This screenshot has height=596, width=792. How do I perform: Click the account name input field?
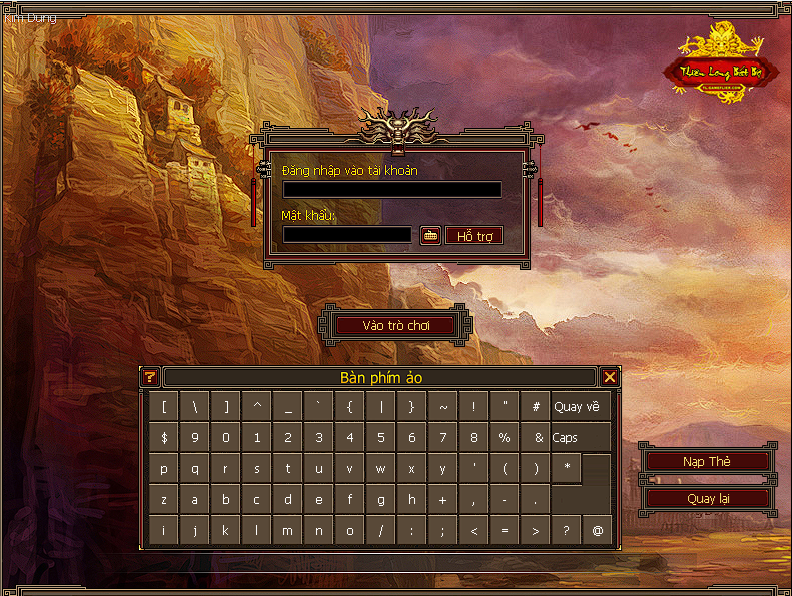[x=391, y=189]
